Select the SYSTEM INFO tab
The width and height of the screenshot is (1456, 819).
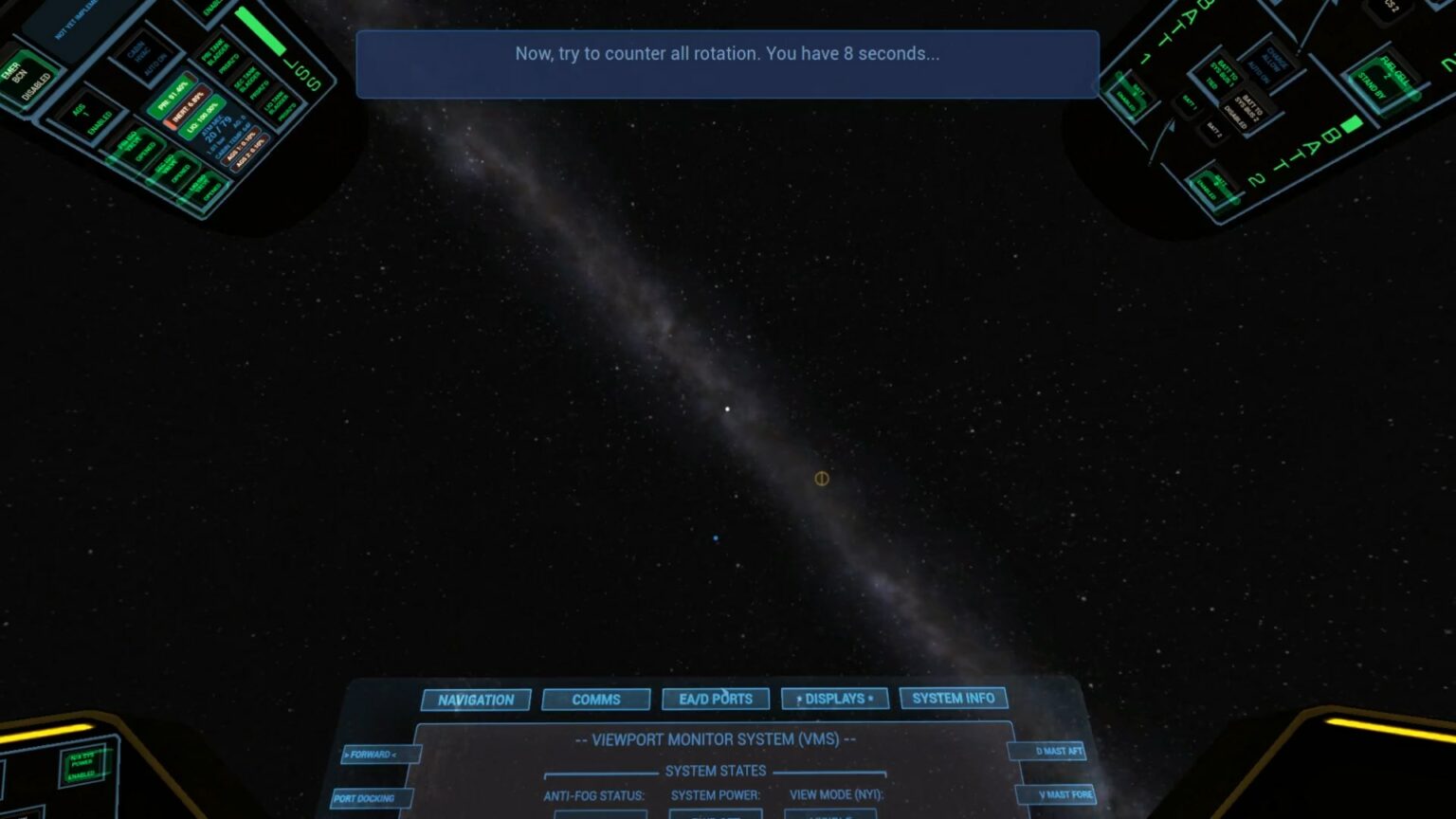[x=952, y=698]
